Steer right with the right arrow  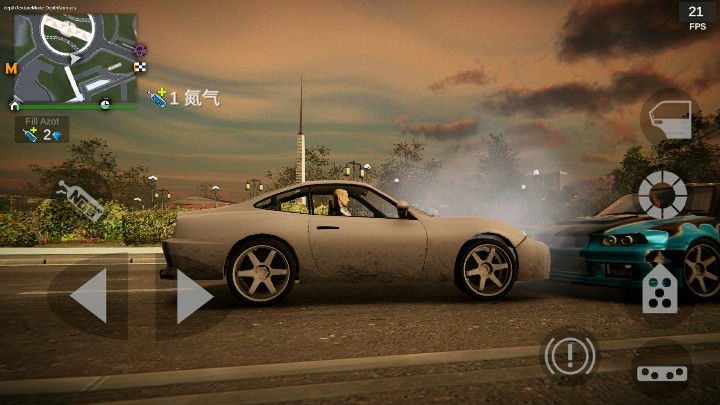click(193, 296)
